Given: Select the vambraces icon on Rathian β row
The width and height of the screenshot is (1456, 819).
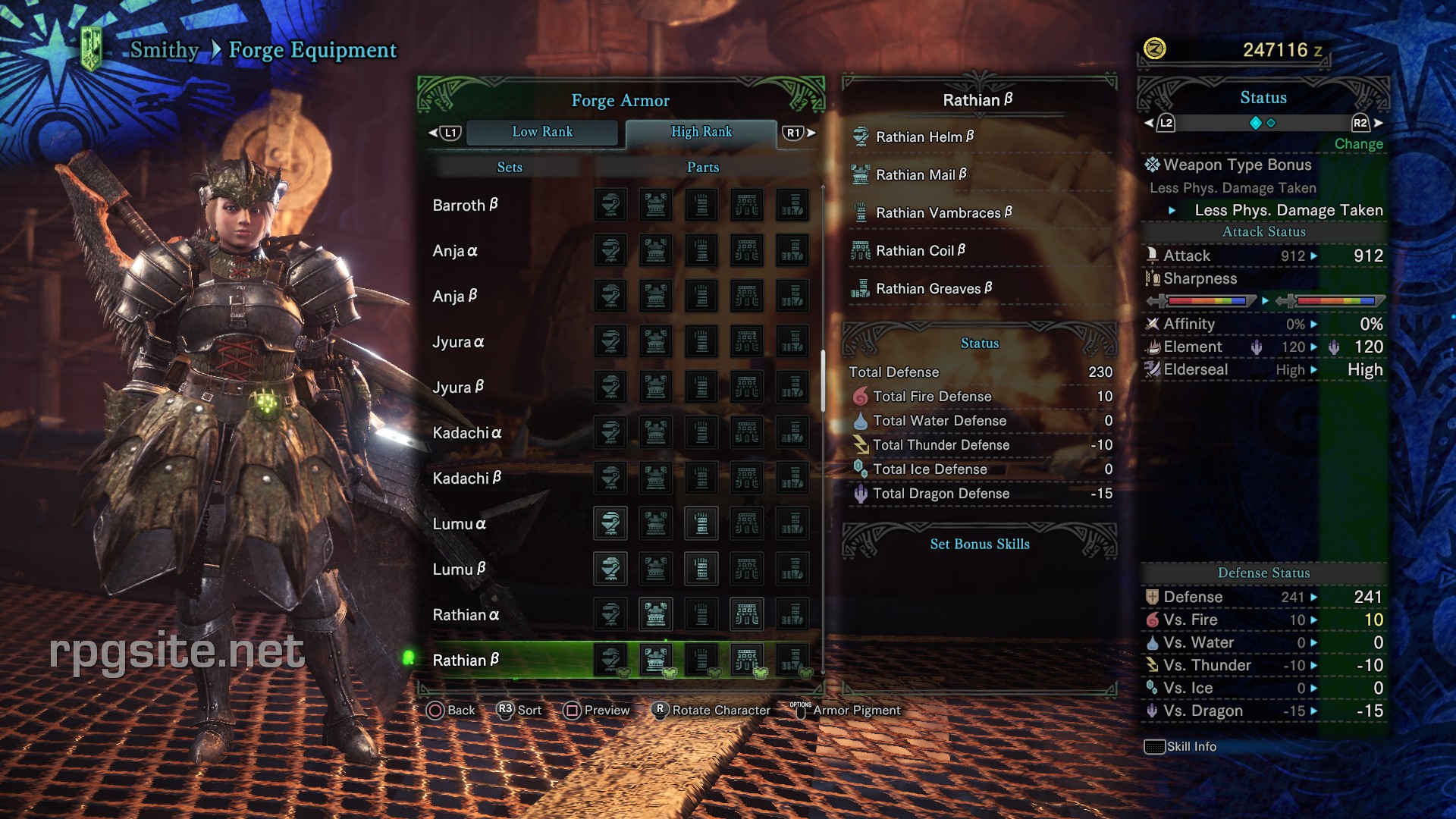Looking at the screenshot, I should (701, 660).
